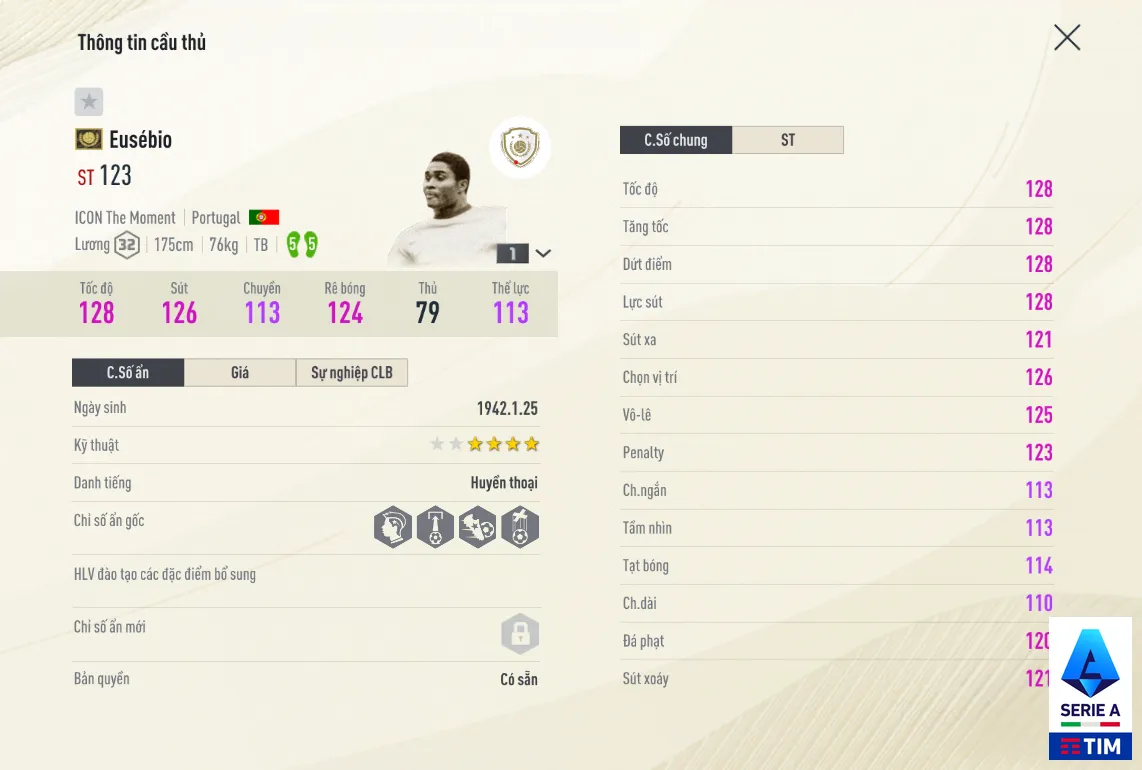Click the Serie A TIM logo
The height and width of the screenshot is (770, 1142).
pos(1090,688)
